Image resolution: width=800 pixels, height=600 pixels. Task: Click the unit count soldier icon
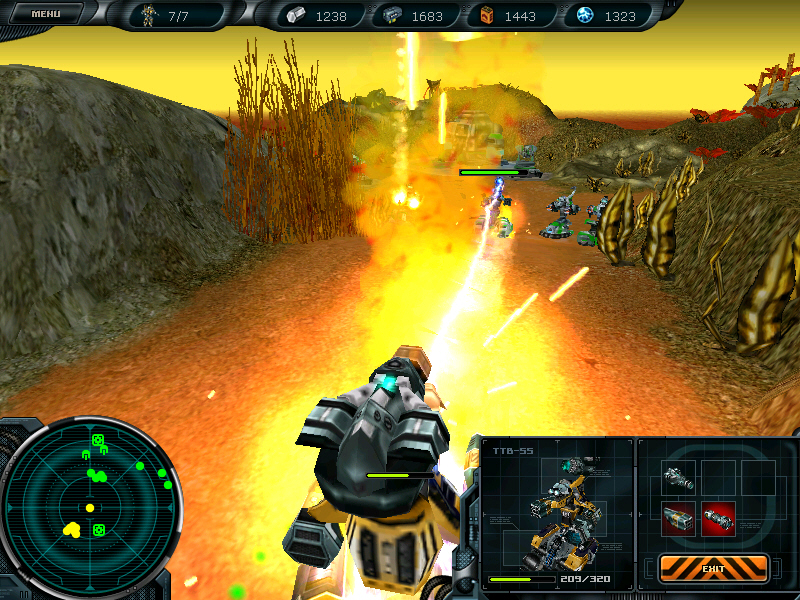tap(149, 16)
